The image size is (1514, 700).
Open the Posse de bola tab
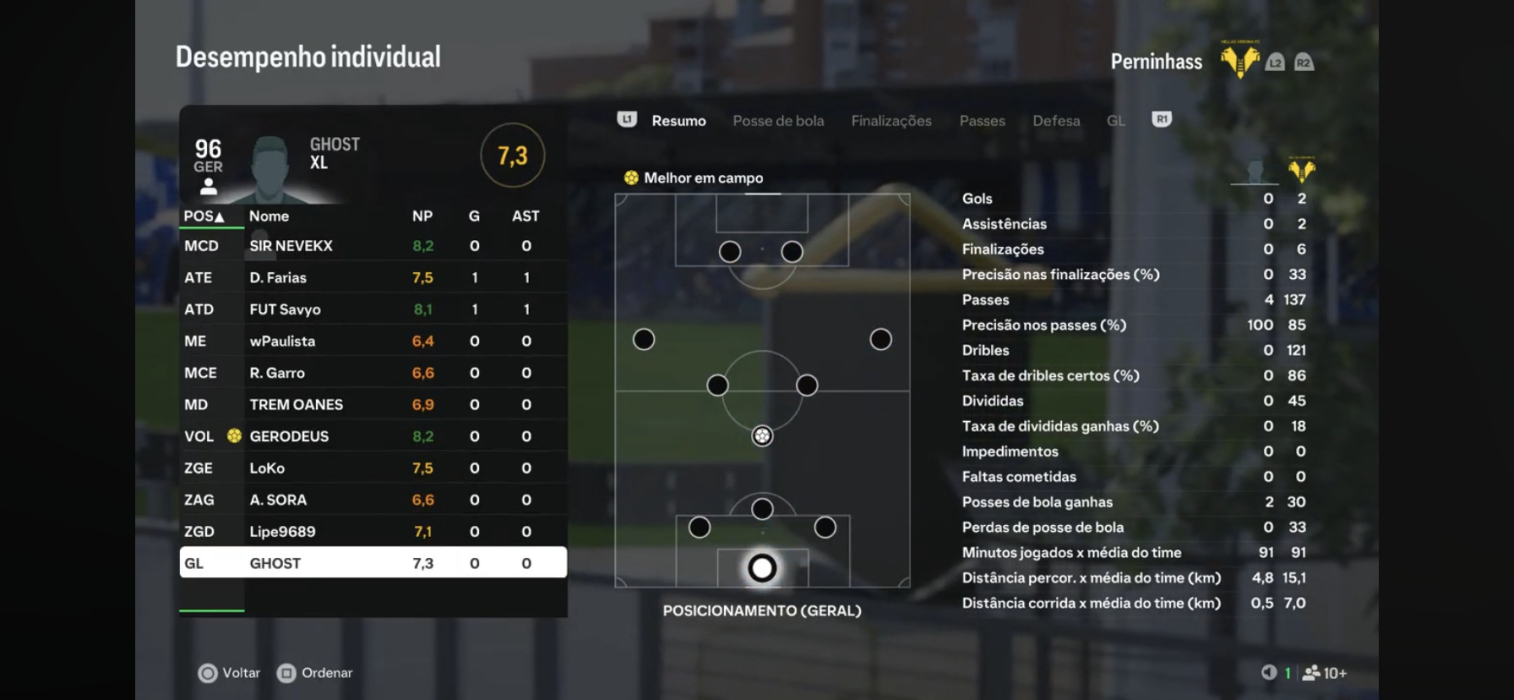[778, 121]
